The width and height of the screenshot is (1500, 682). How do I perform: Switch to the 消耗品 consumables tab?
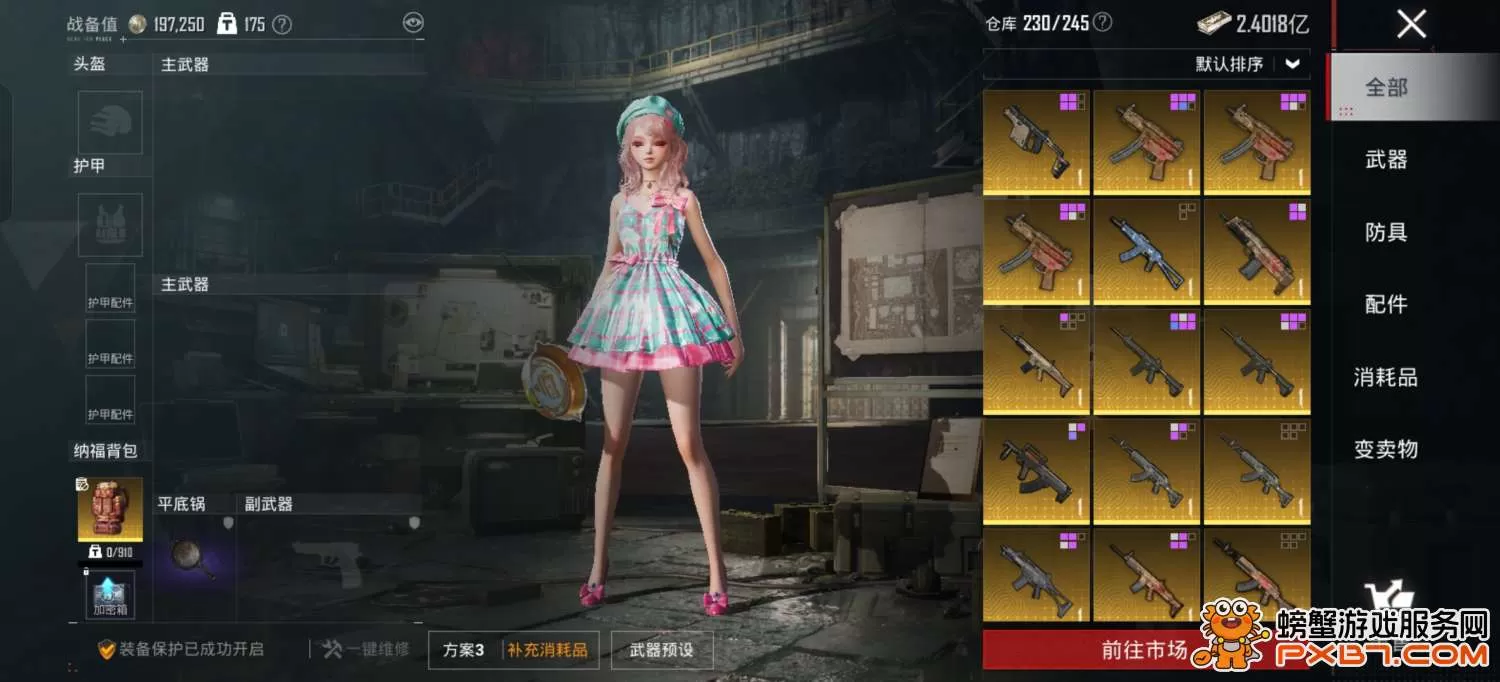[x=1386, y=377]
